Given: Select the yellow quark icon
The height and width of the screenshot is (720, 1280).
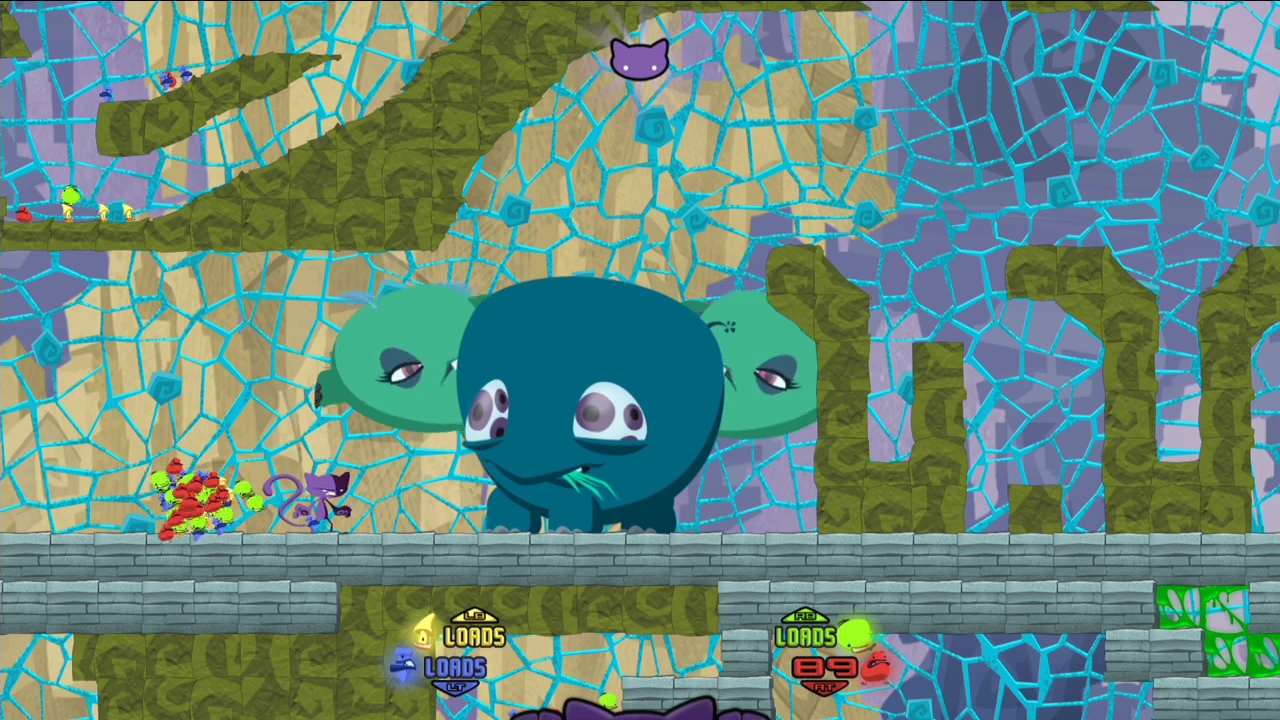Looking at the screenshot, I should pos(424,633).
